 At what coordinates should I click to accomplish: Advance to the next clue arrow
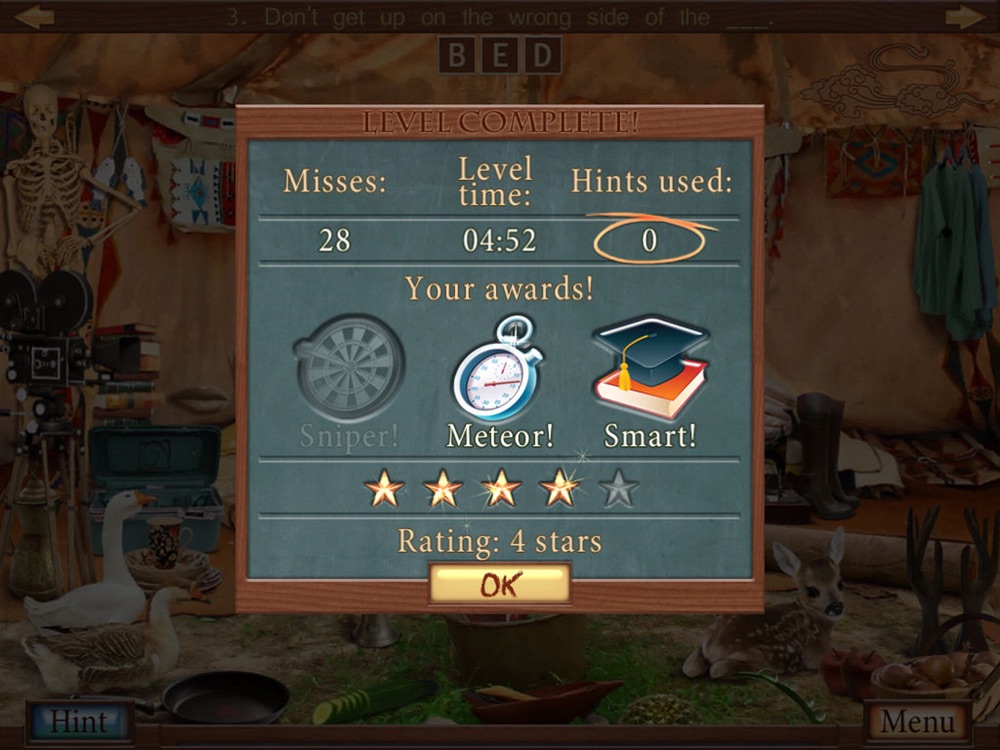tap(964, 17)
